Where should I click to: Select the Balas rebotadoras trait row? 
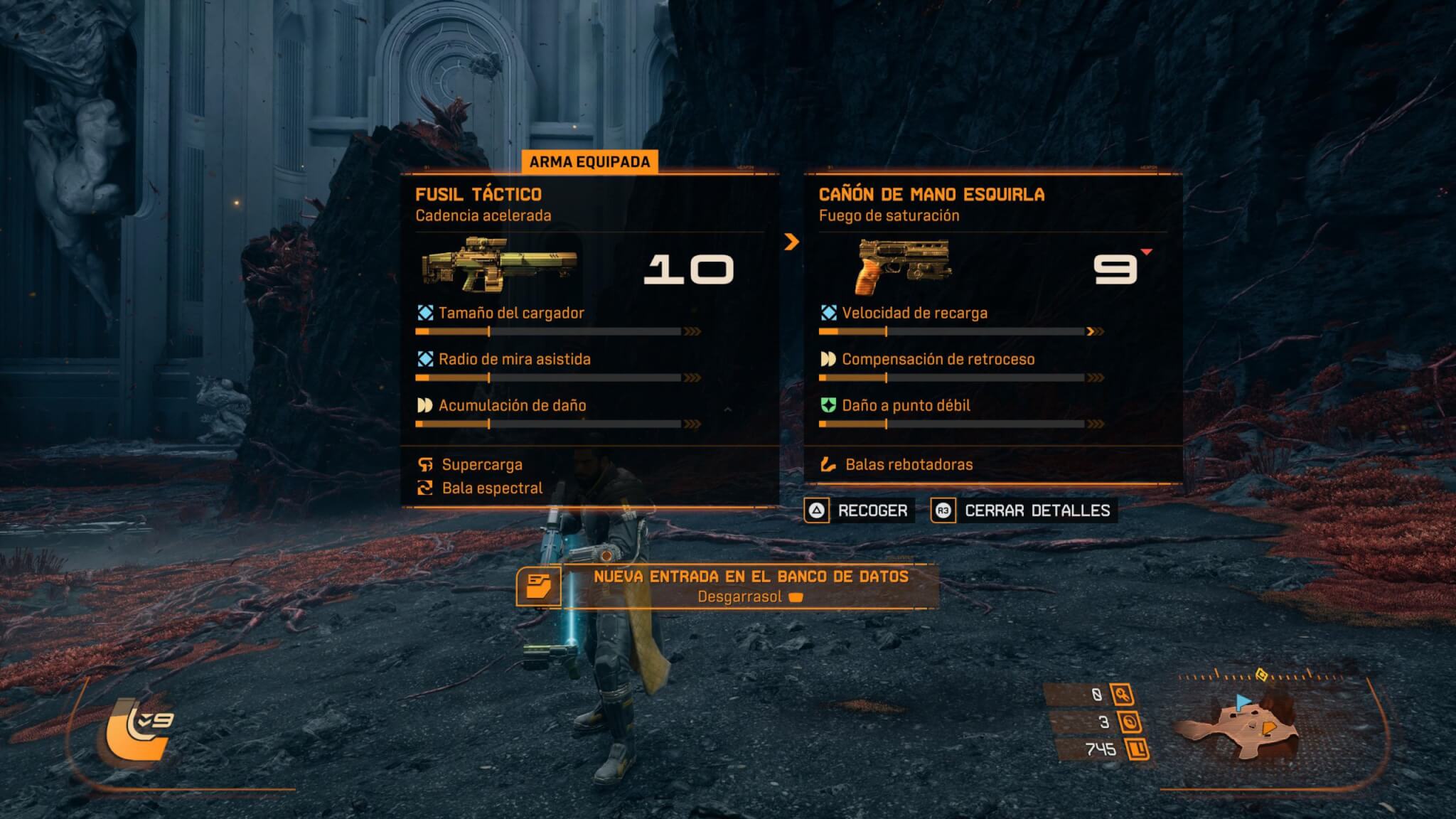tap(909, 465)
